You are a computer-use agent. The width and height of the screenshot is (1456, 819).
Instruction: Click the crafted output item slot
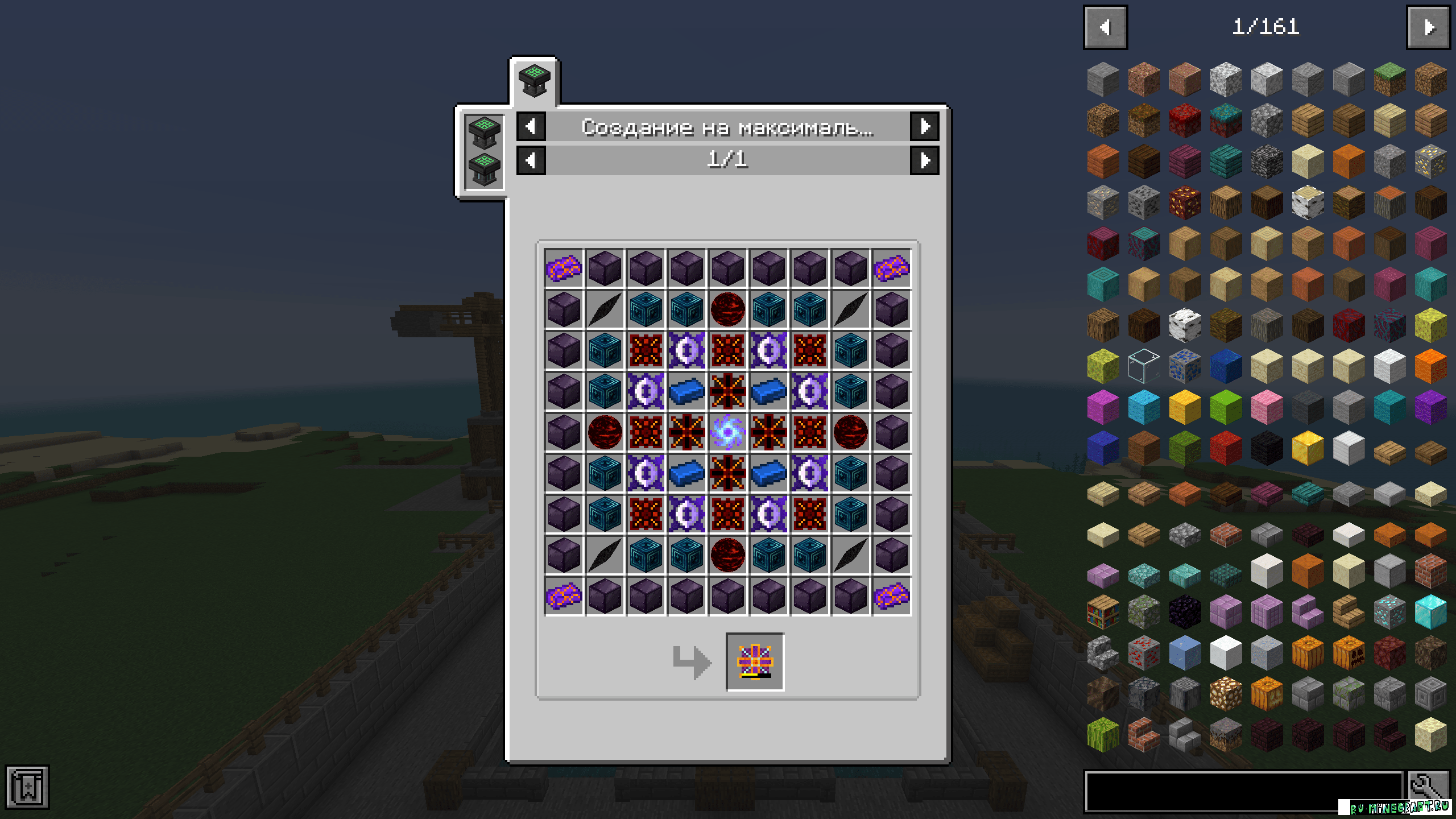pos(755,662)
